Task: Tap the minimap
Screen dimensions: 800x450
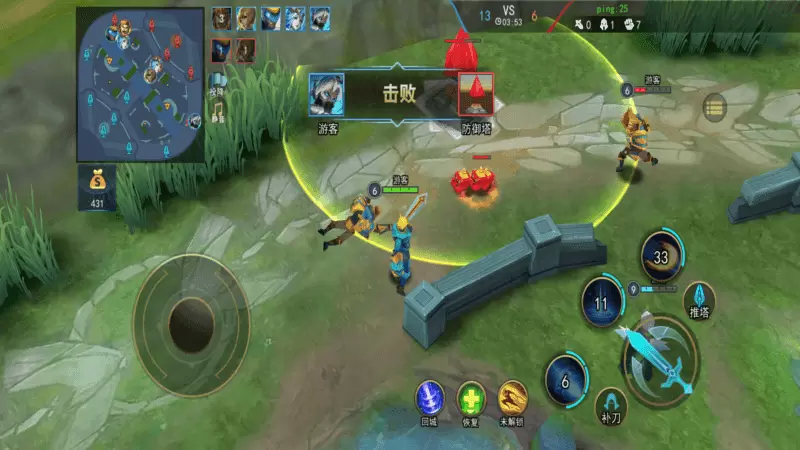Action: pos(140,84)
